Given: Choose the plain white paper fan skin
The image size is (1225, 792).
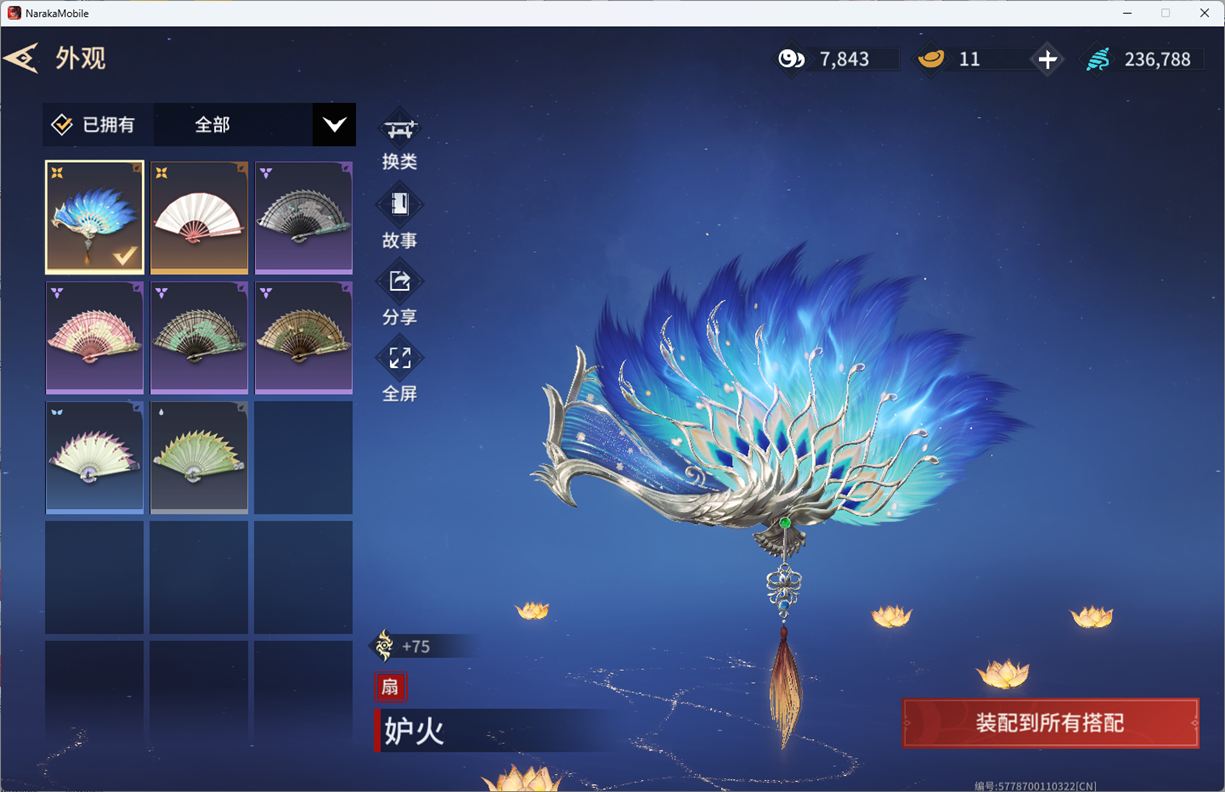Looking at the screenshot, I should [x=199, y=216].
